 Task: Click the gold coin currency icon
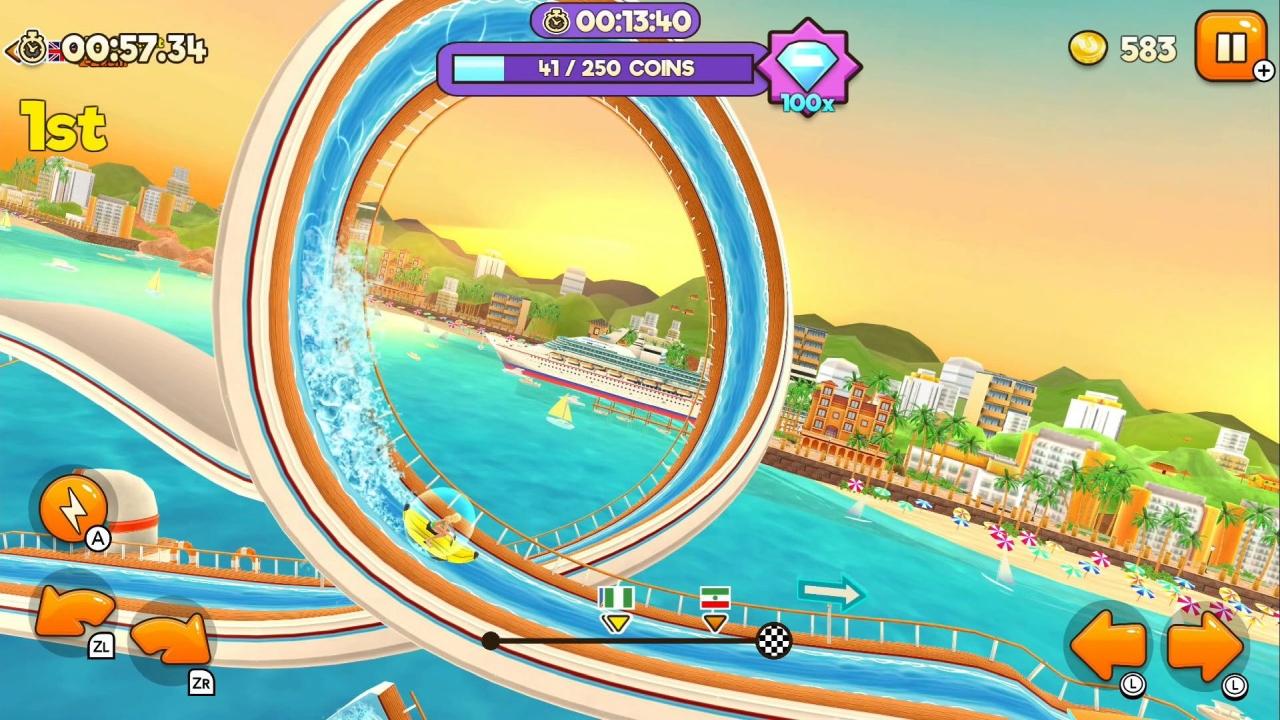tap(1087, 49)
